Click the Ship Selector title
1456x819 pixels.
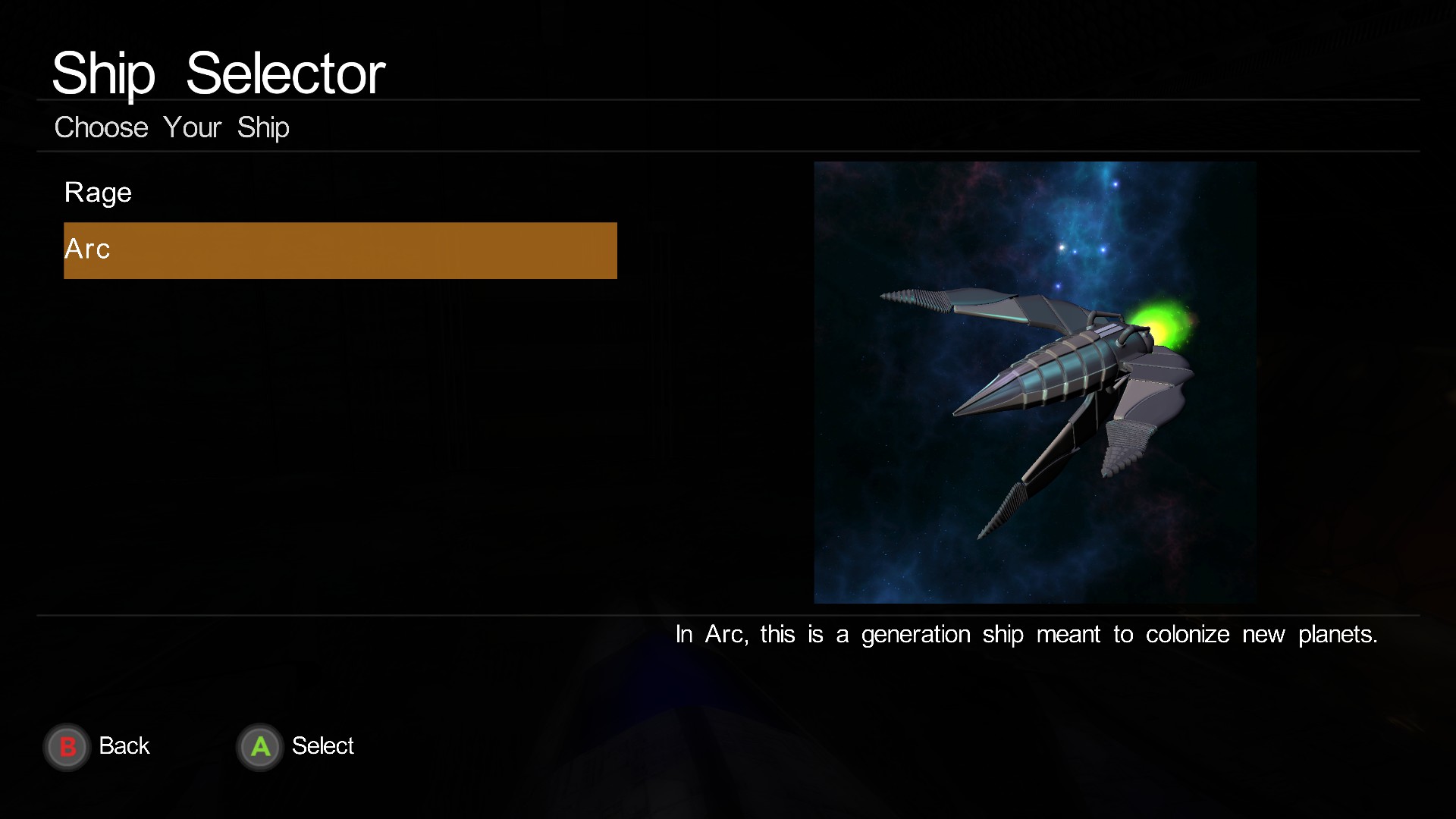pos(218,72)
